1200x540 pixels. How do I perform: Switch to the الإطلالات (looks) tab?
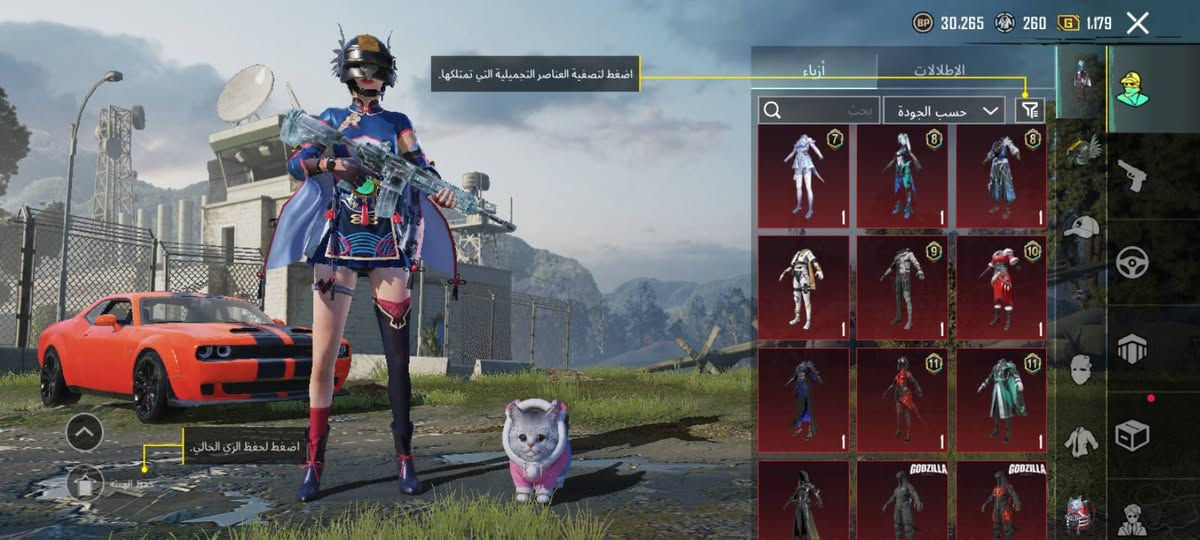[939, 70]
